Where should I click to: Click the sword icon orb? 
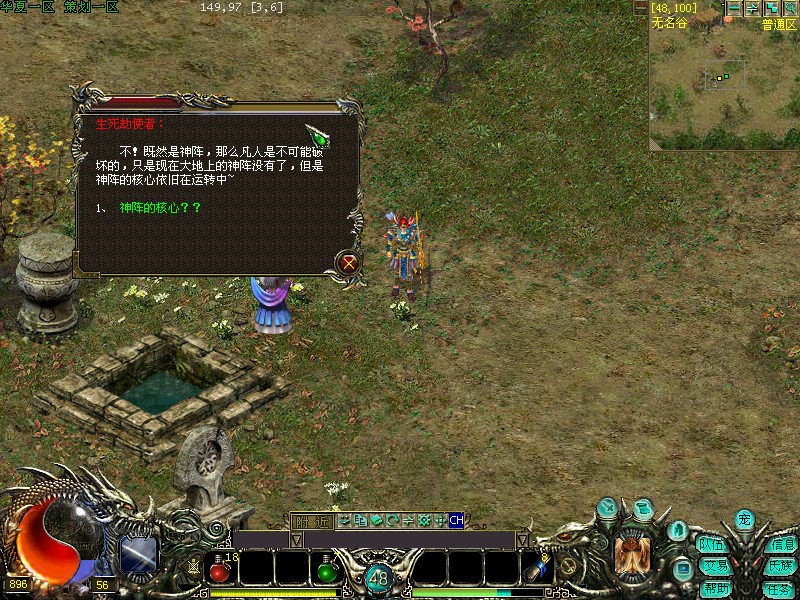pyautogui.click(x=608, y=509)
